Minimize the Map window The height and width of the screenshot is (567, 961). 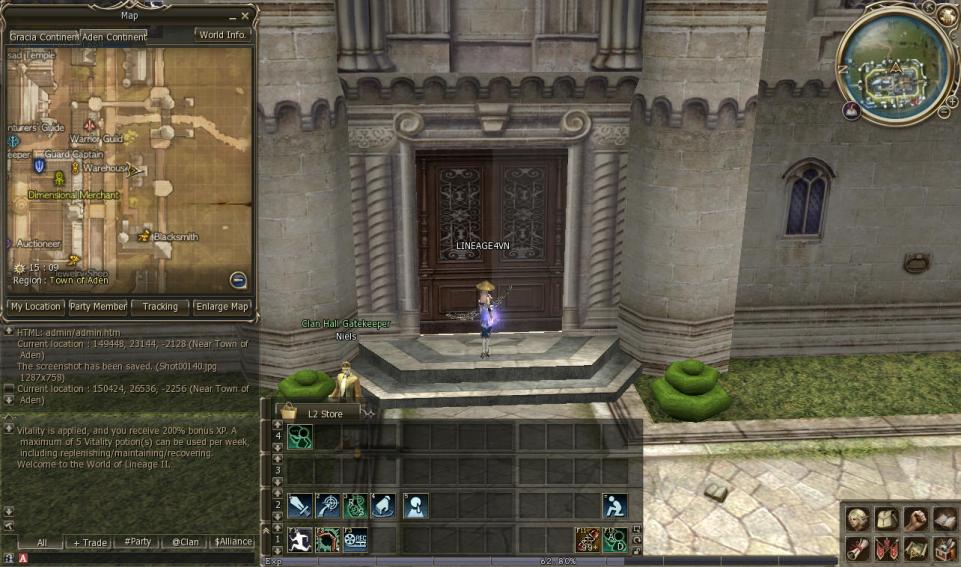pos(231,17)
